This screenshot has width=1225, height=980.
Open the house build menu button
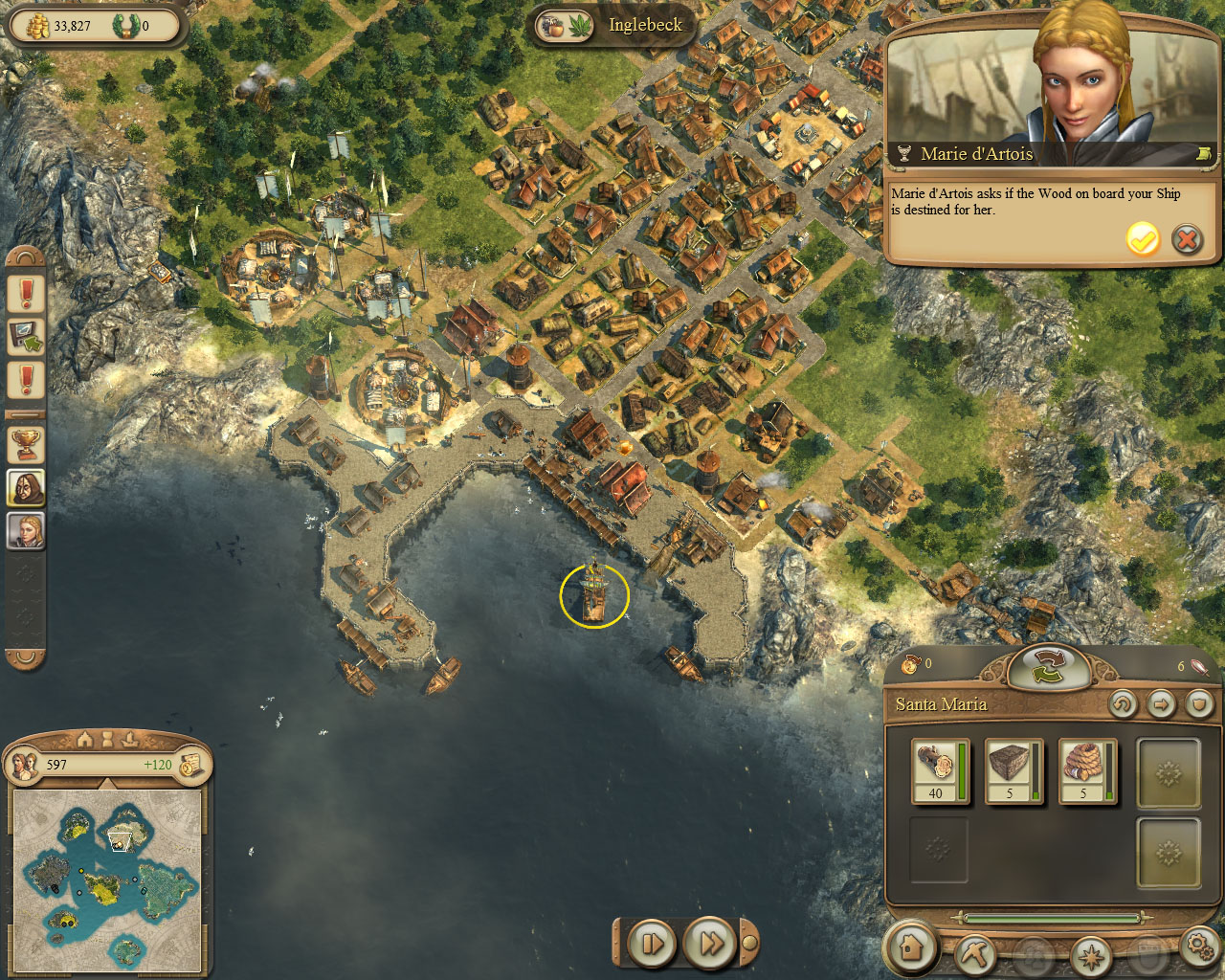[x=911, y=948]
